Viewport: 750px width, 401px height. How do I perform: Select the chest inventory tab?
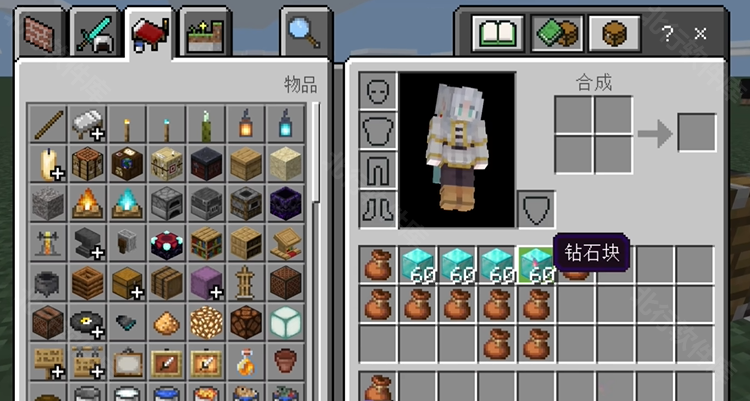pyautogui.click(x=612, y=35)
